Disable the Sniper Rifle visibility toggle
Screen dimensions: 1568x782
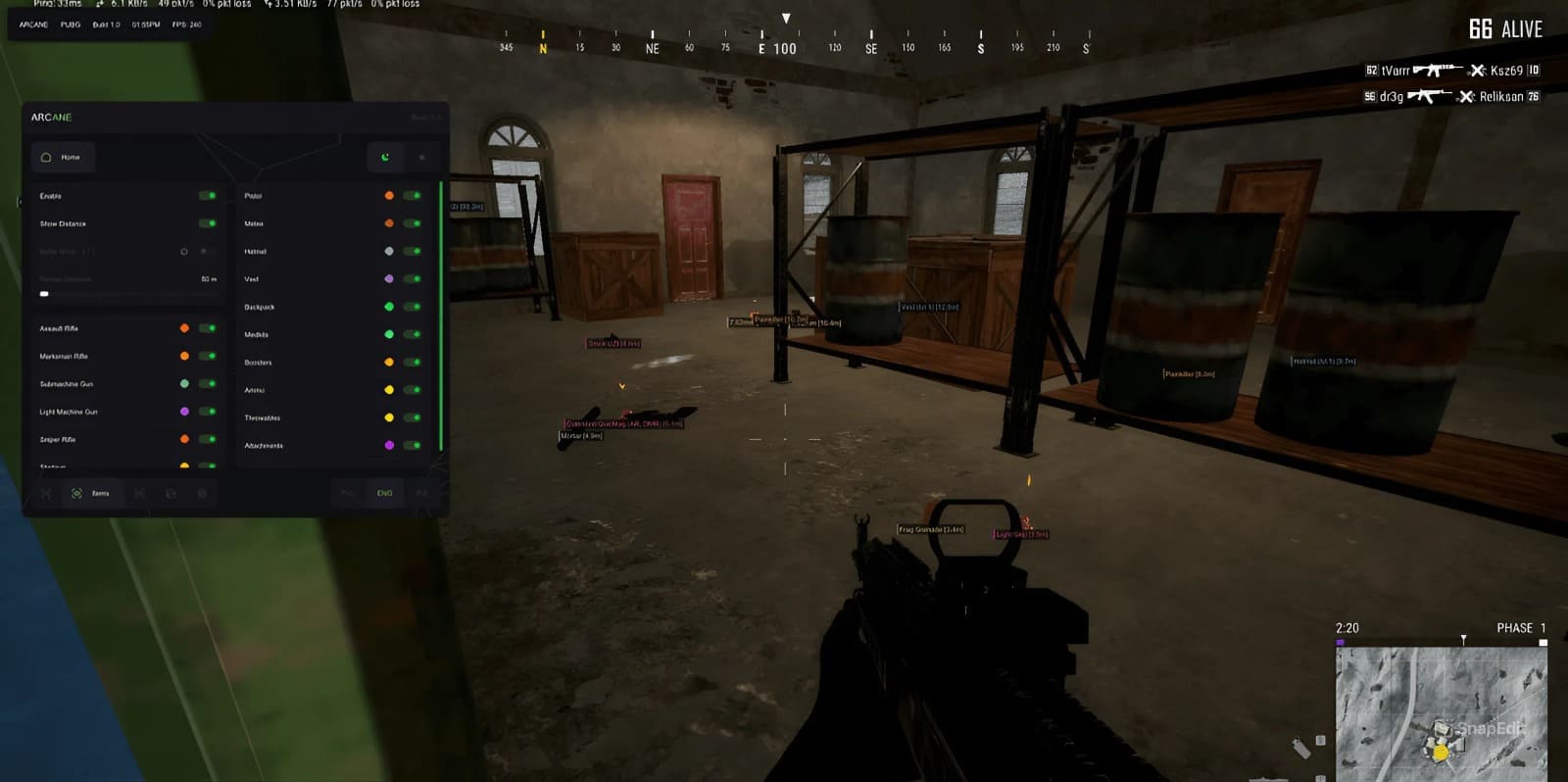[x=208, y=440]
